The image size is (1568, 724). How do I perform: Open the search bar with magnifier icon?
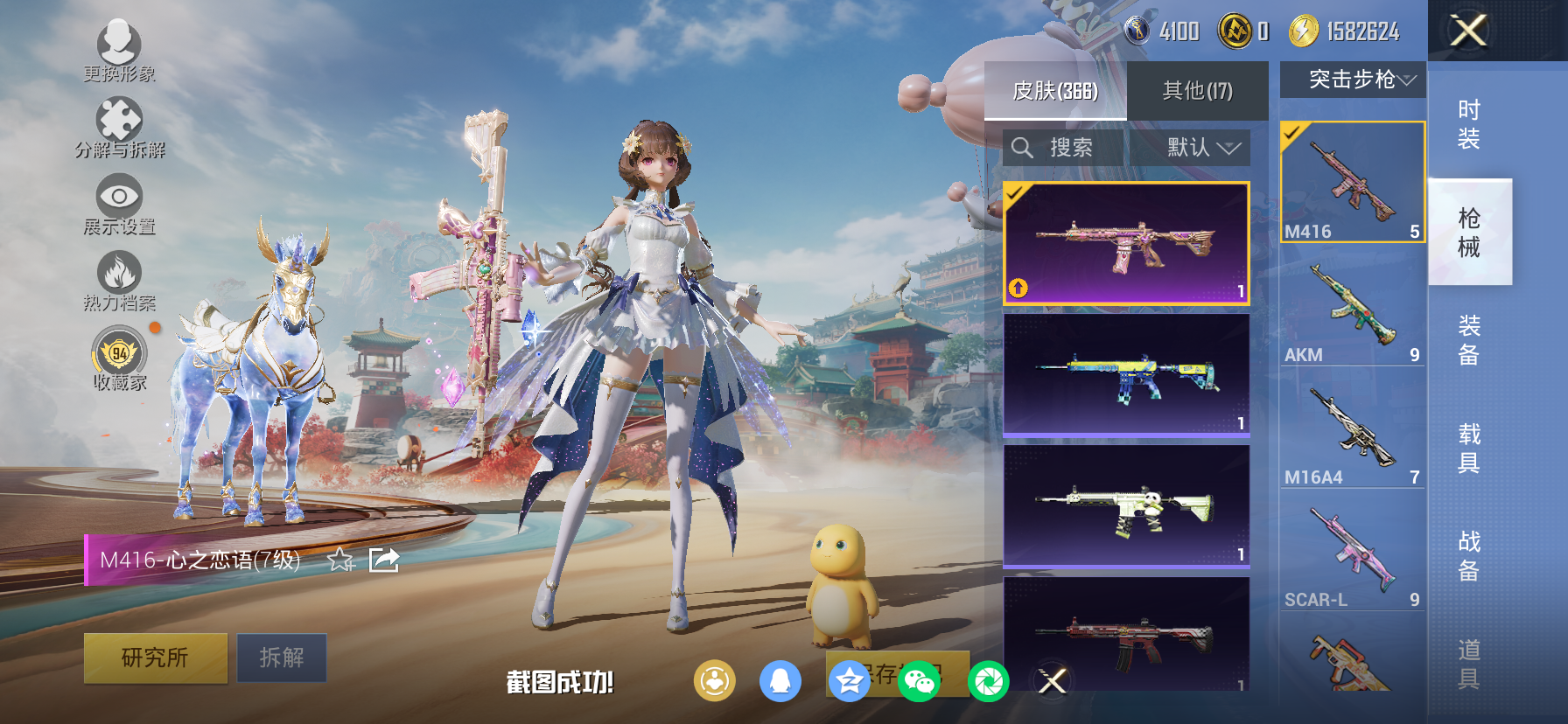point(1022,147)
